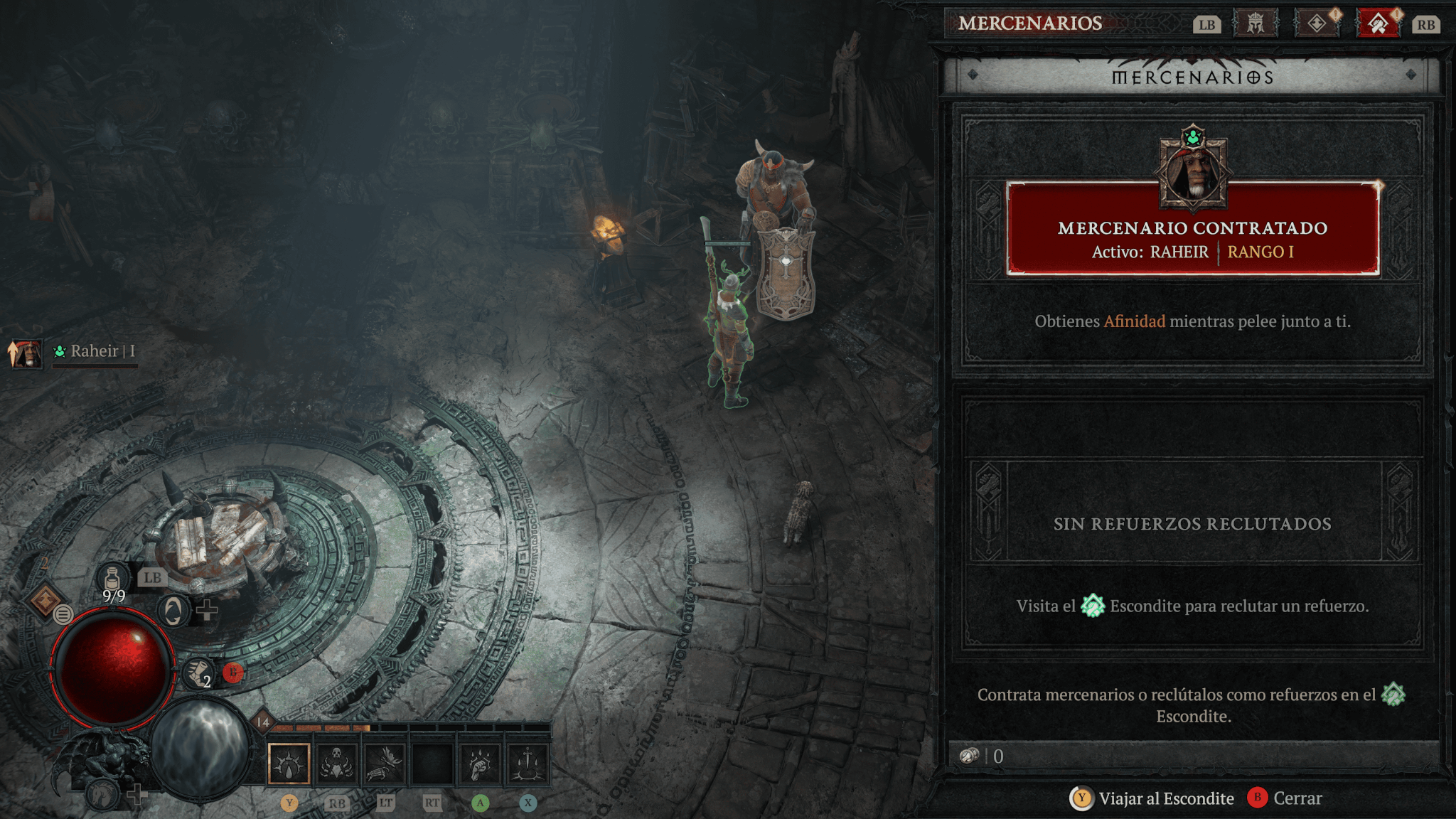Screen dimensions: 1456x819
Task: Activate the sword and thorns skill
Action: (x=528, y=764)
